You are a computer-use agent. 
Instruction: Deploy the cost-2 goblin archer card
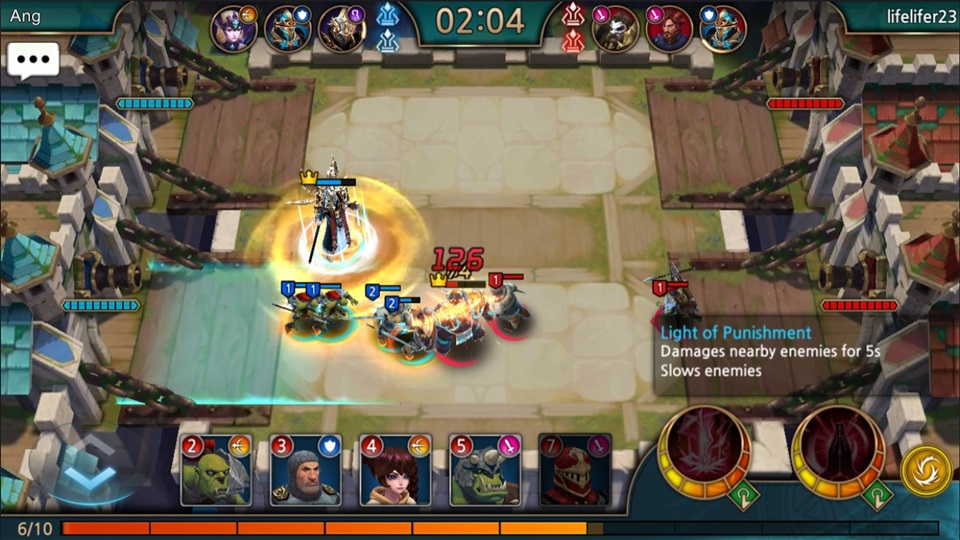tap(216, 470)
